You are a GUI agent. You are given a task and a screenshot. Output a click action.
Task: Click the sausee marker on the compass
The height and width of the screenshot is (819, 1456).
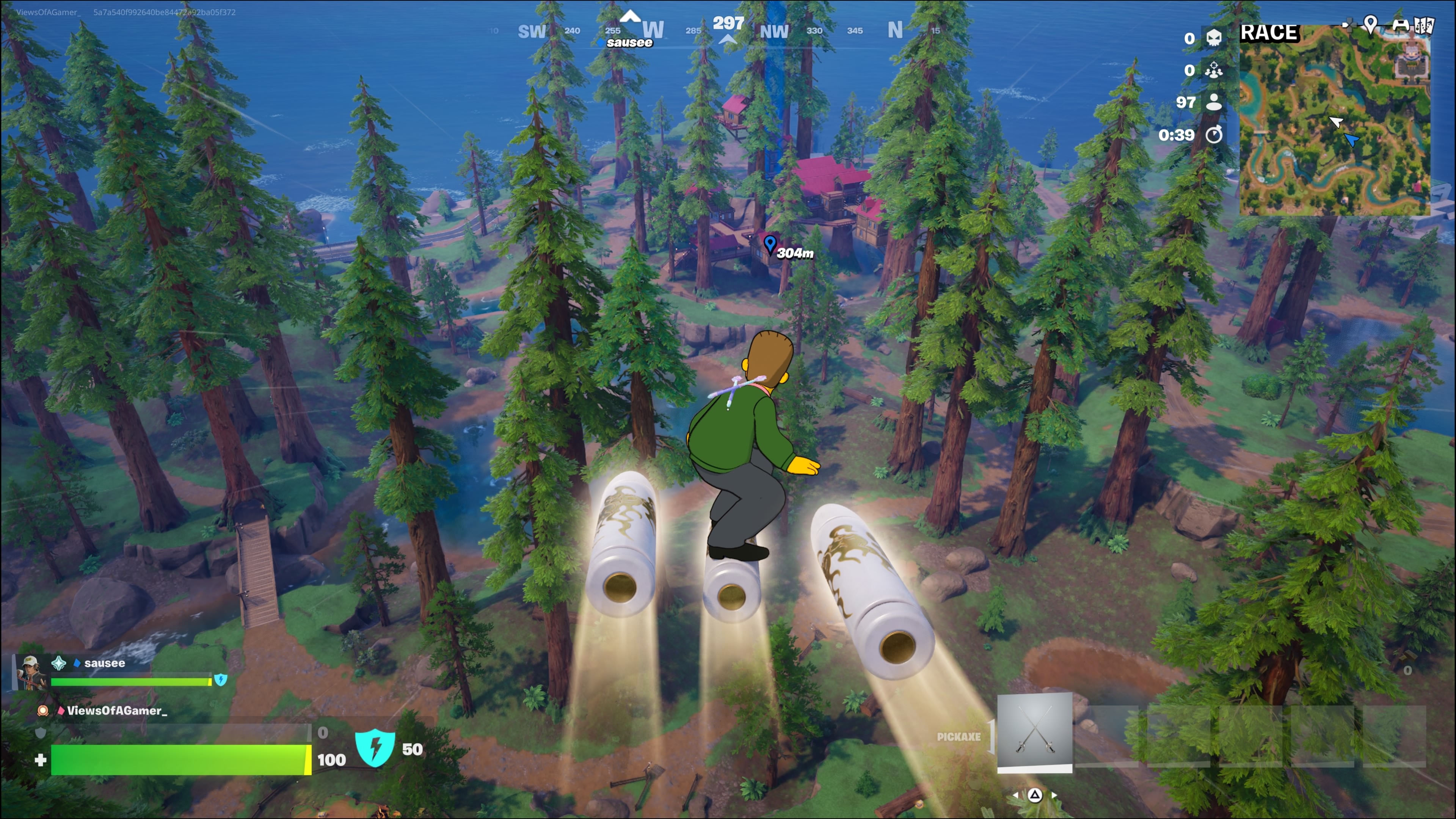(629, 42)
